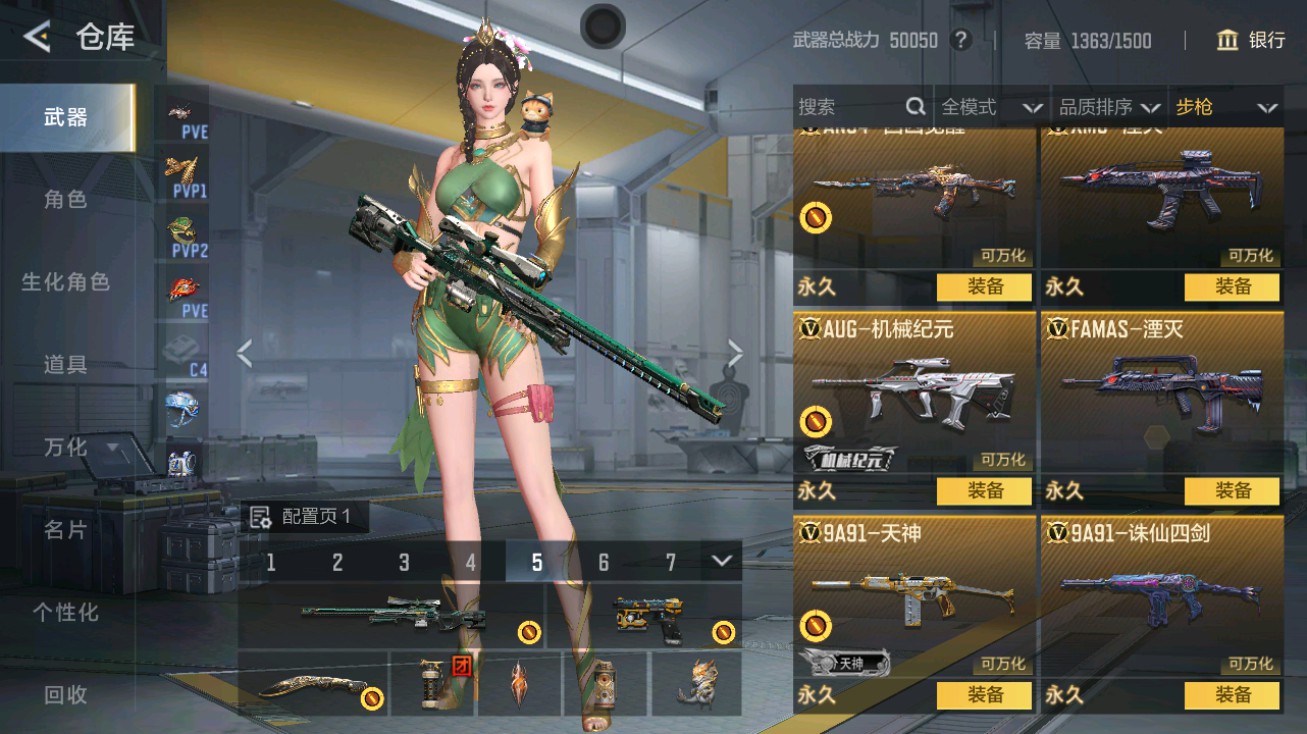Select the 道具 tab
The height and width of the screenshot is (734, 1307).
(66, 364)
